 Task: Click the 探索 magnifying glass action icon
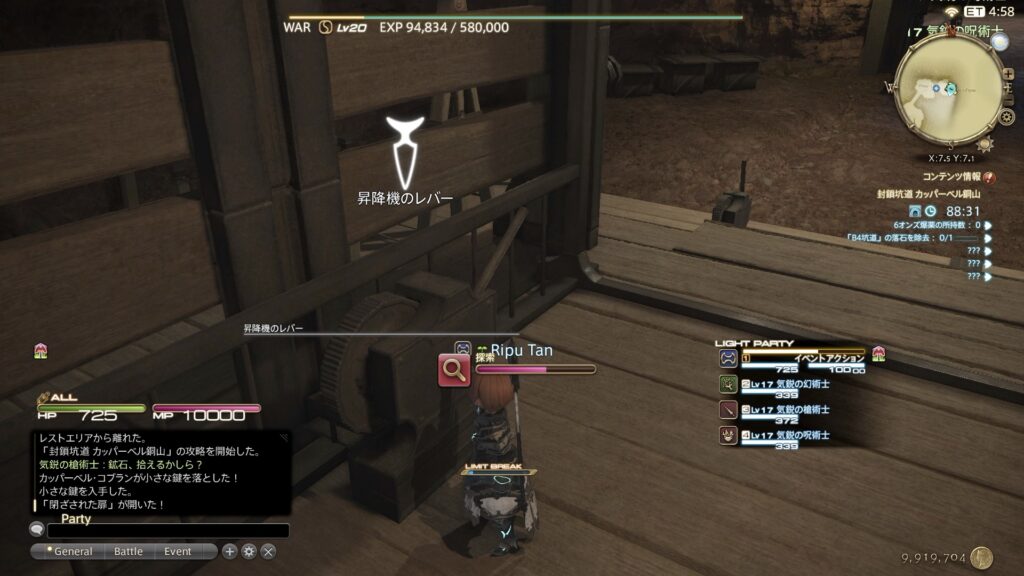(454, 371)
